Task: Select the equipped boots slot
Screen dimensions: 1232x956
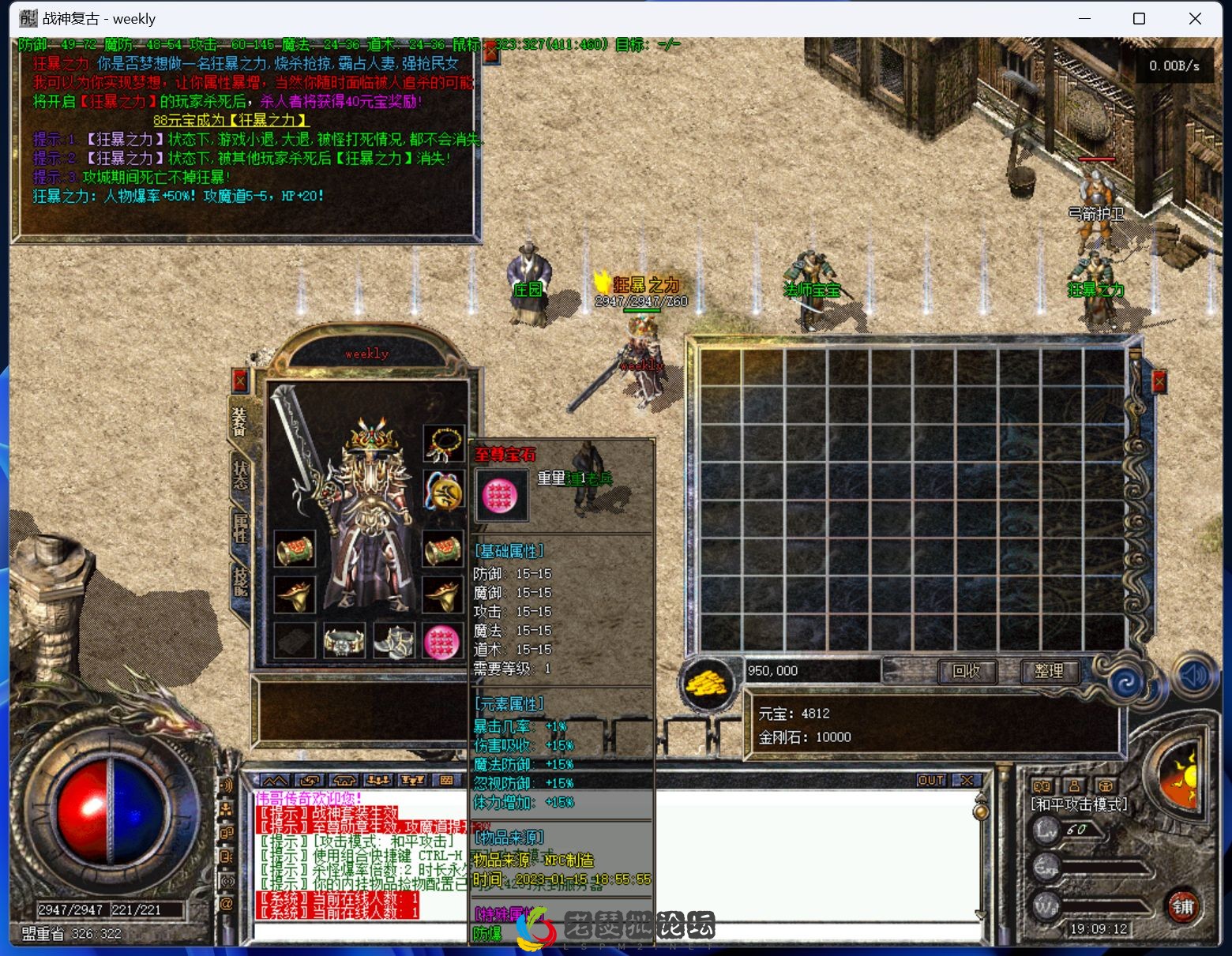Action: (393, 641)
